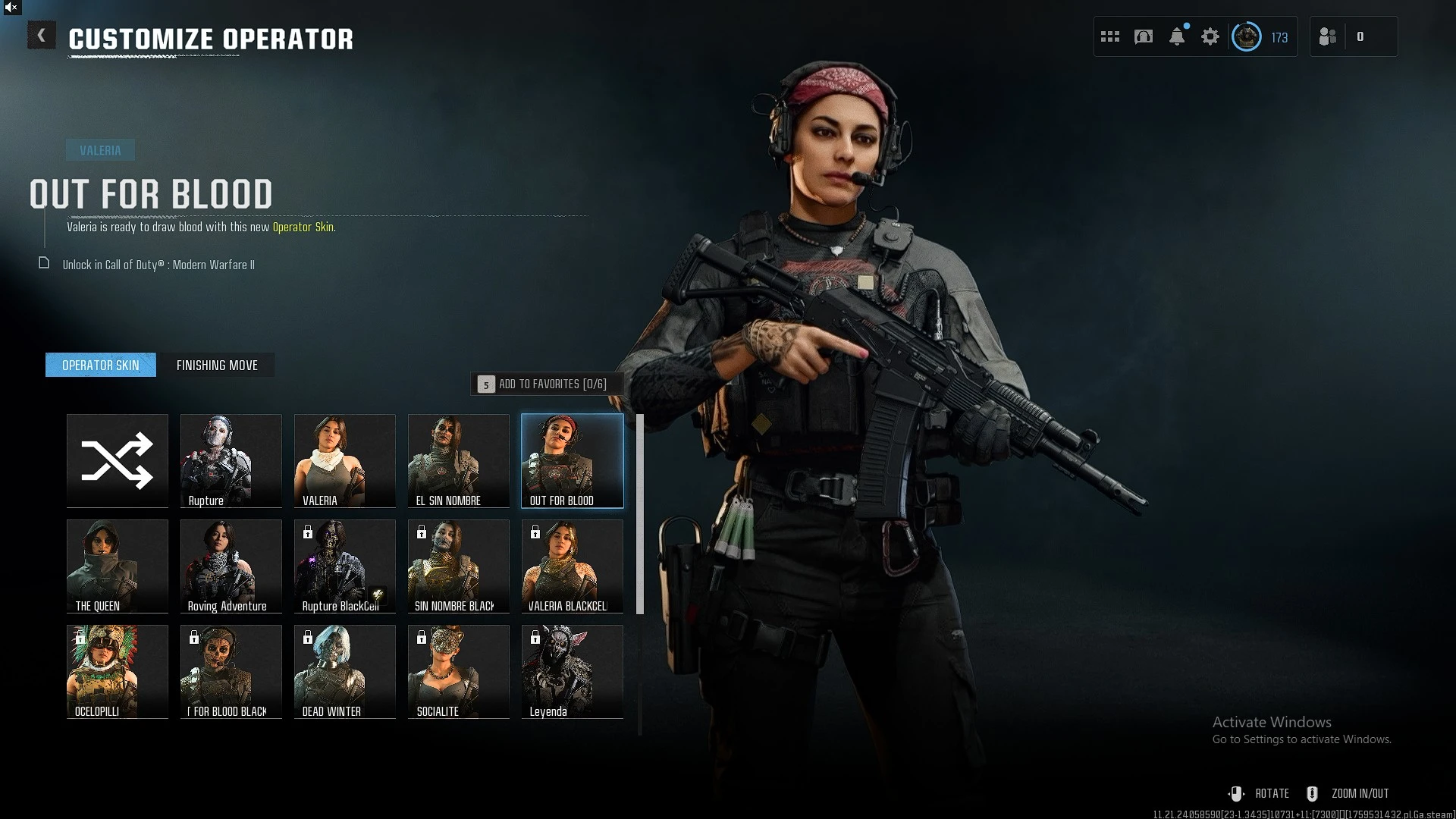The image size is (1456, 819).
Task: Pick the VALERIA default skin
Action: click(345, 460)
